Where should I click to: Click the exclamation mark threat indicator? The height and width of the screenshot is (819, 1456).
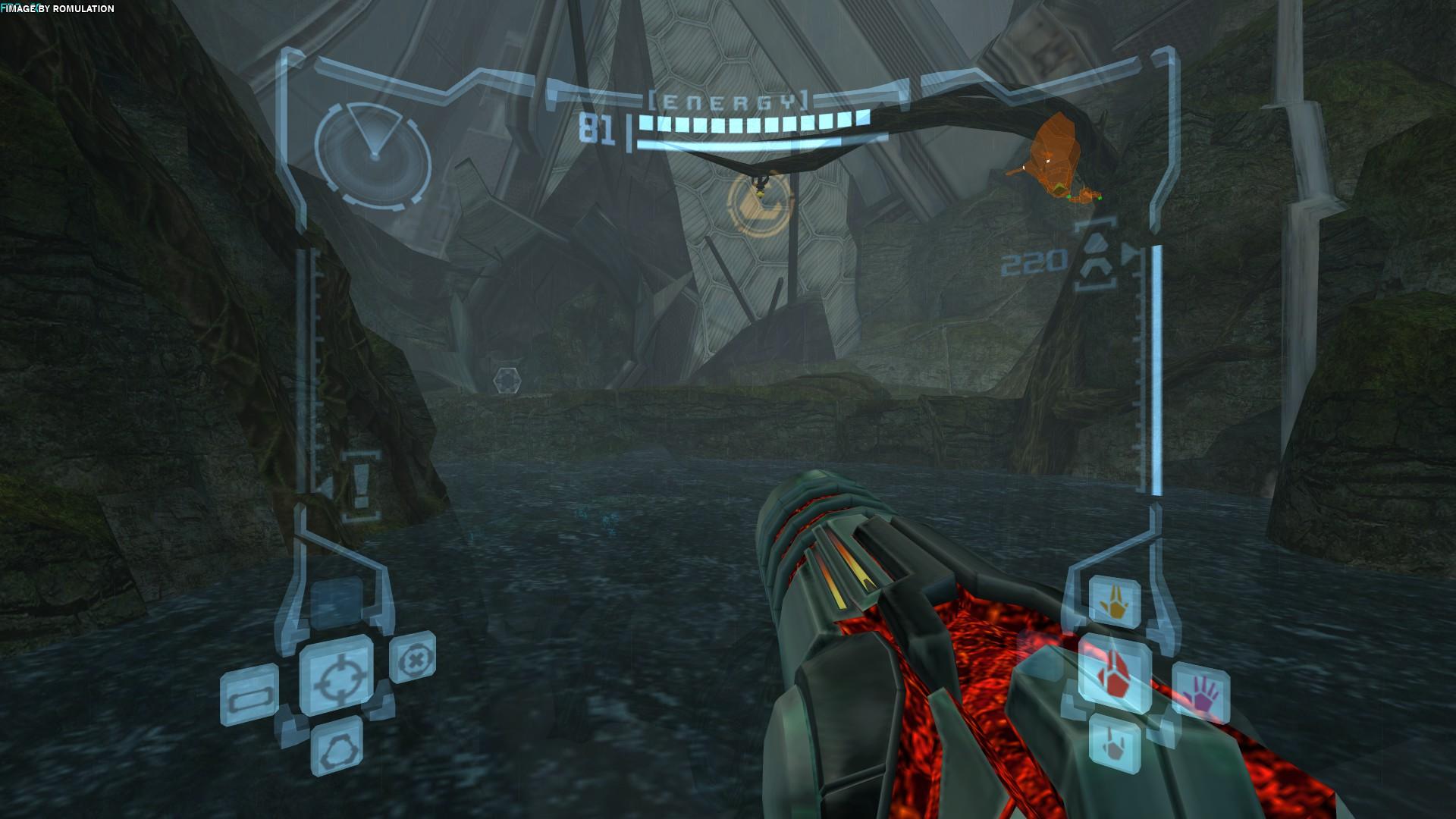click(x=360, y=485)
